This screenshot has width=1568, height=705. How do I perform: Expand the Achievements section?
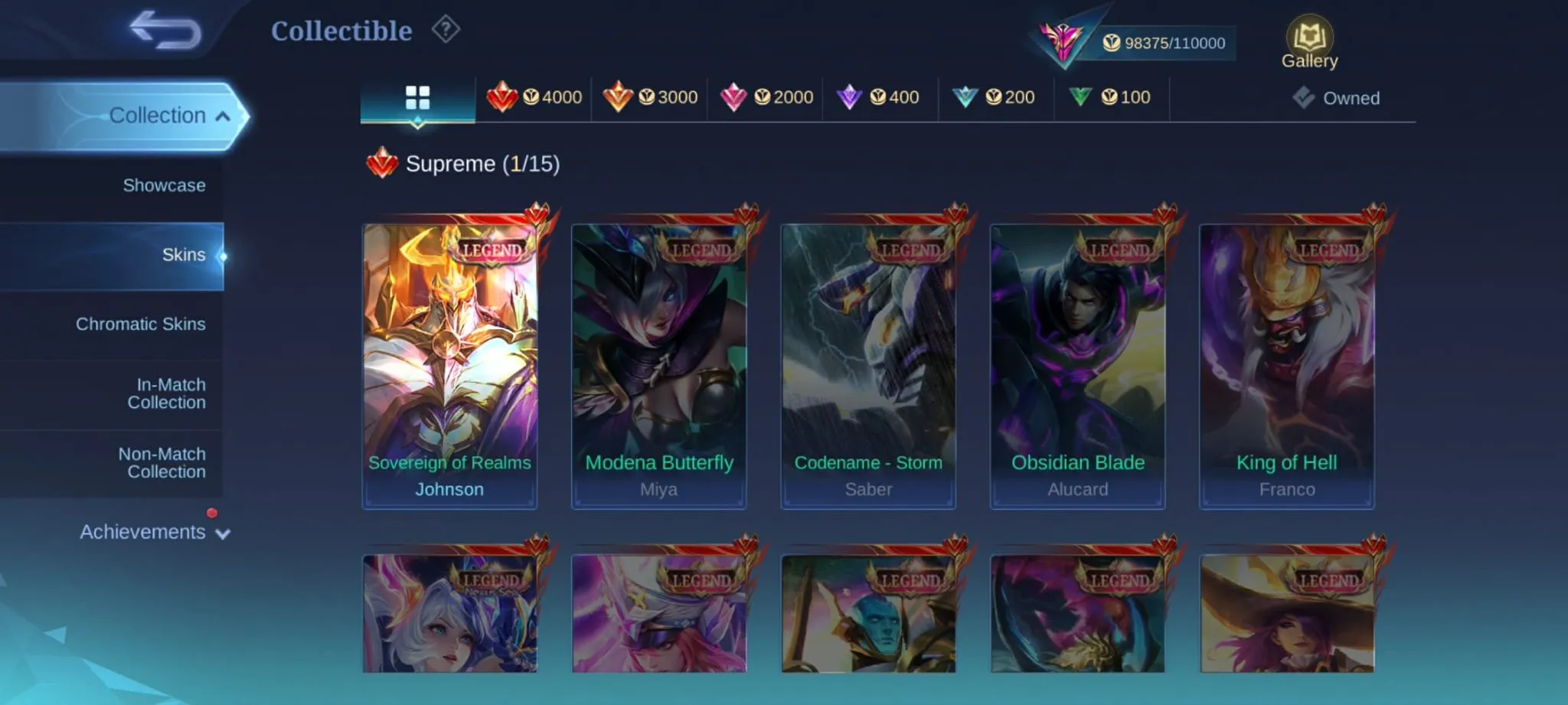tap(152, 532)
